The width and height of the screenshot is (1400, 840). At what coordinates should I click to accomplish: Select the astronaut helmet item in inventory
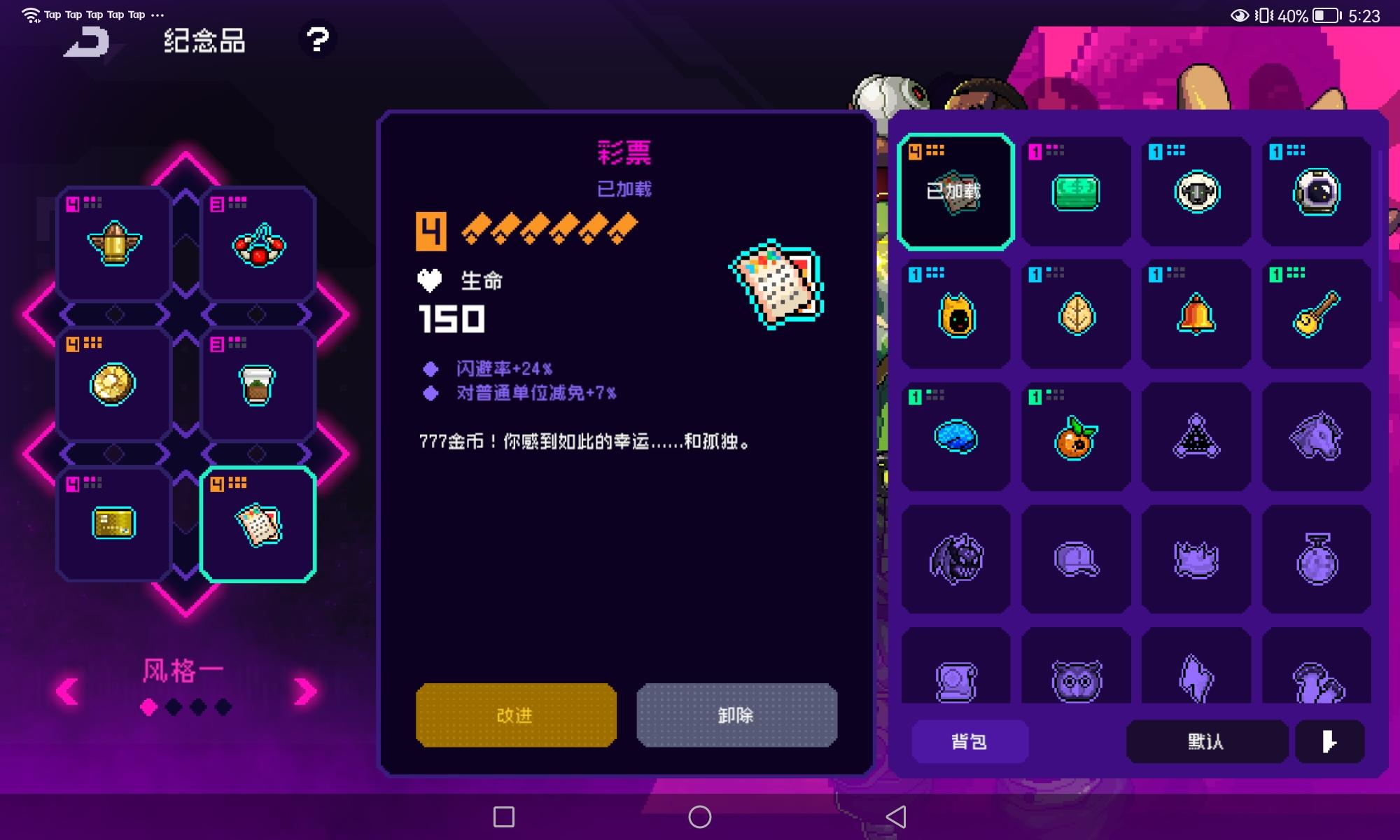point(1316,192)
